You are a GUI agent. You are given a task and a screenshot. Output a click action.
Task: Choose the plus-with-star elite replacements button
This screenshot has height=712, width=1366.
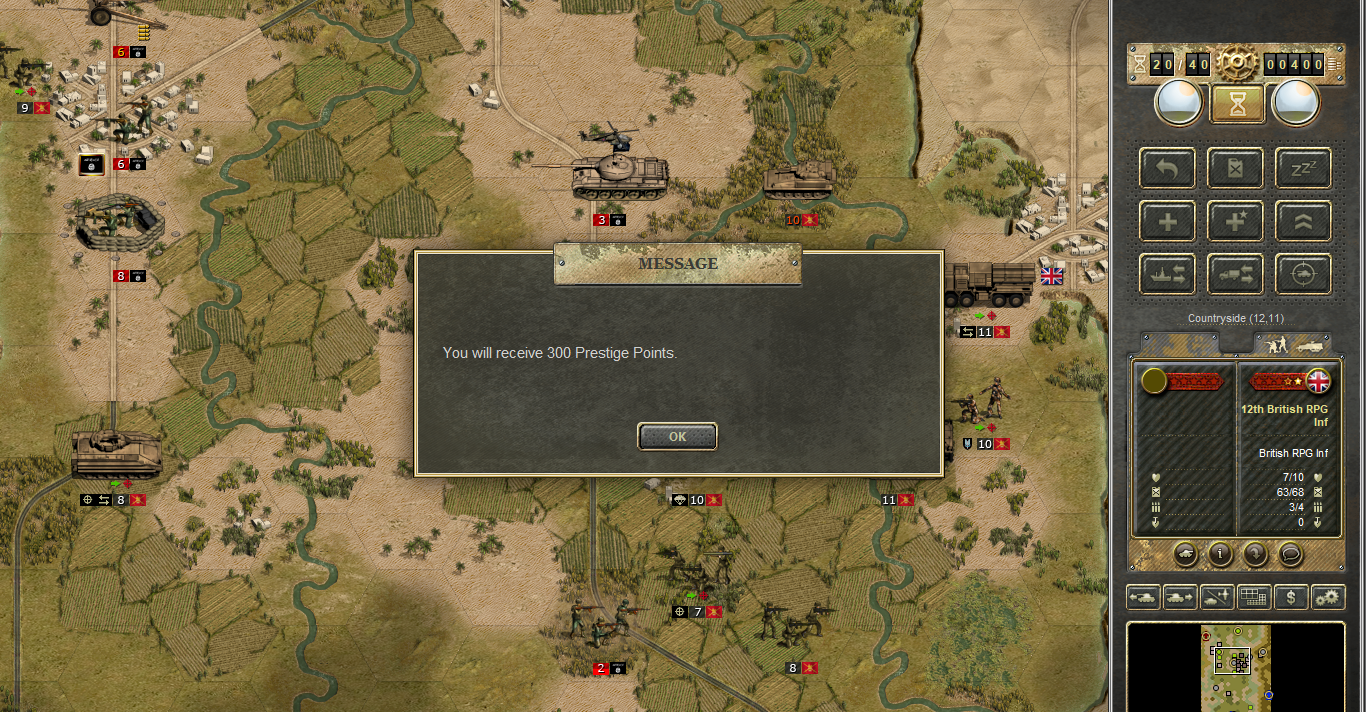[x=1235, y=221]
